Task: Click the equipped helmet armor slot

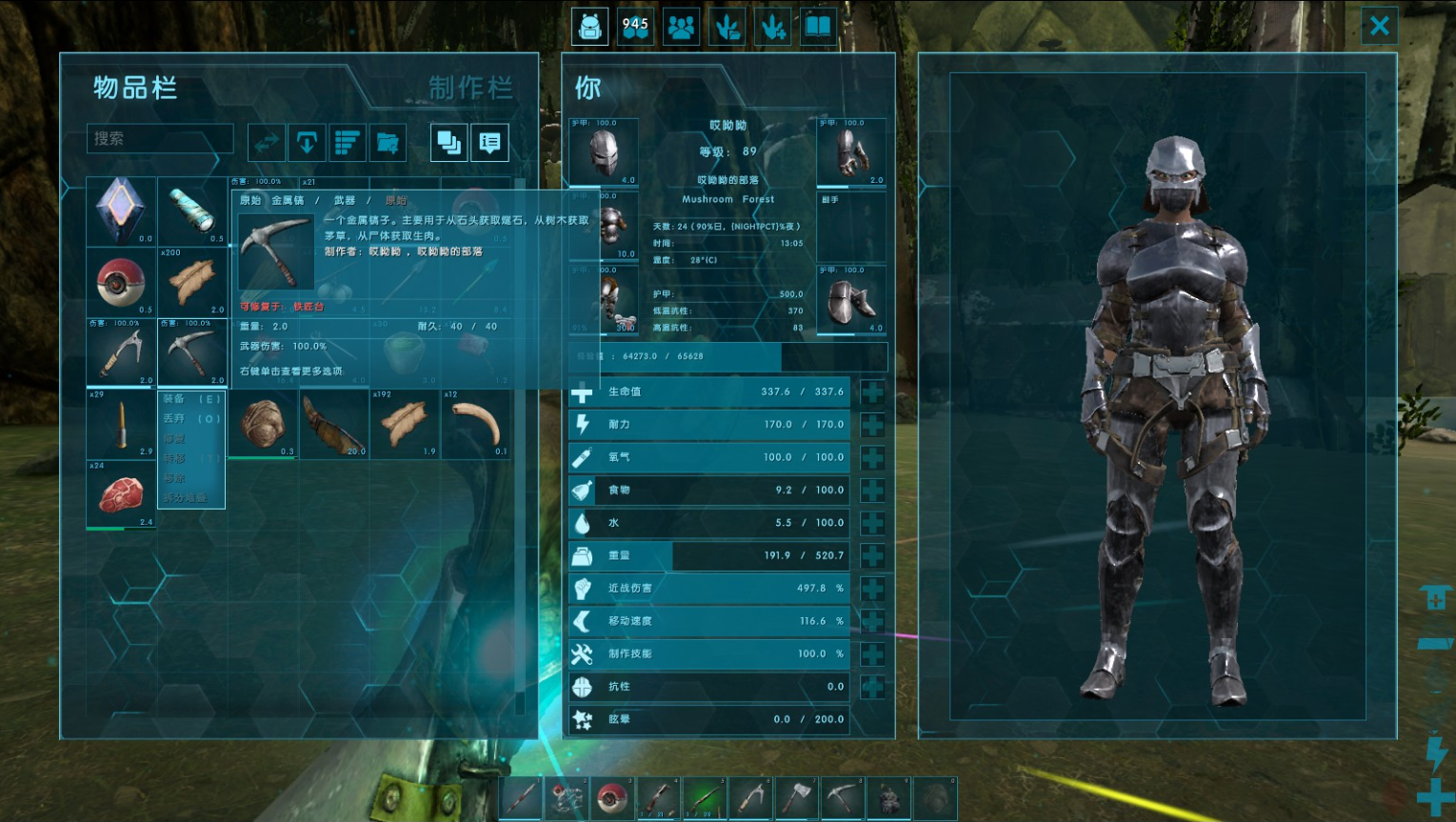Action: tap(604, 152)
